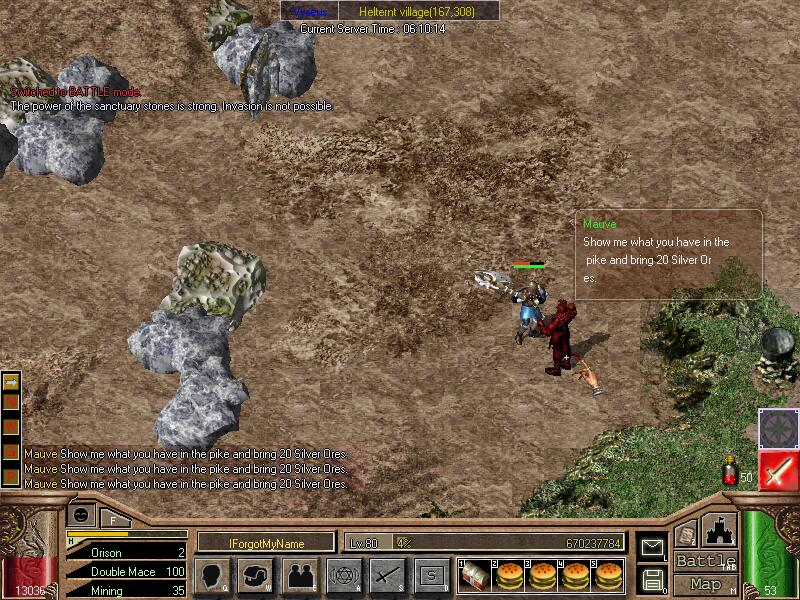Use the gift box in hotbar slot 1

point(474,575)
